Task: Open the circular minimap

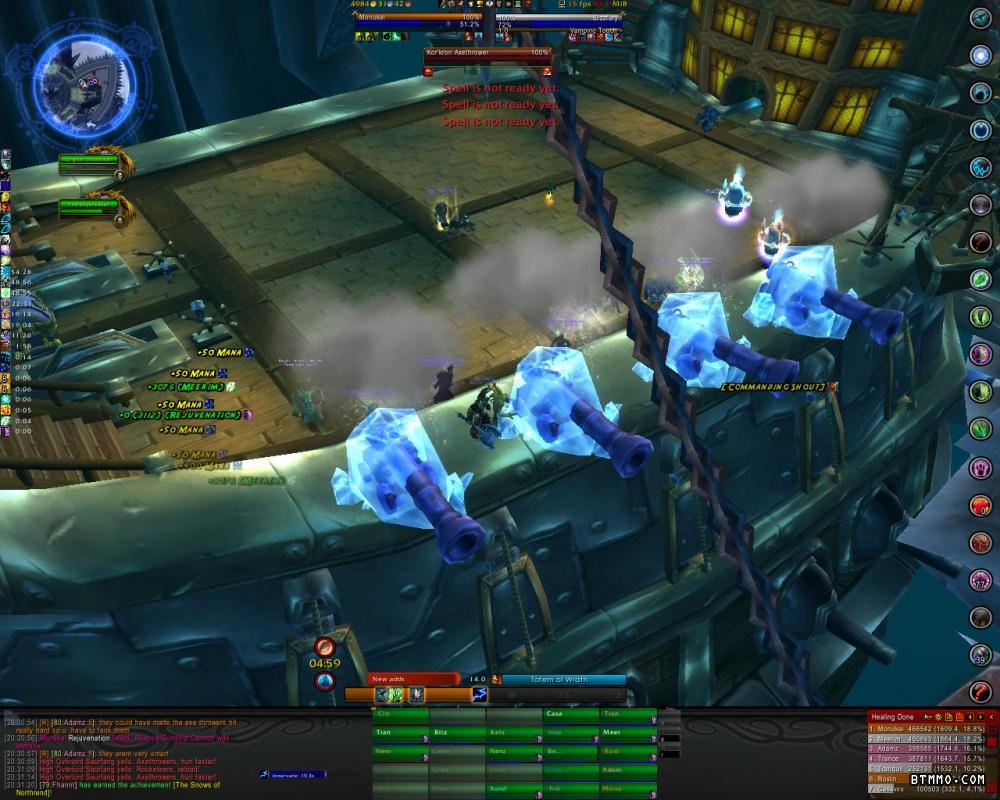Action: (x=84, y=79)
